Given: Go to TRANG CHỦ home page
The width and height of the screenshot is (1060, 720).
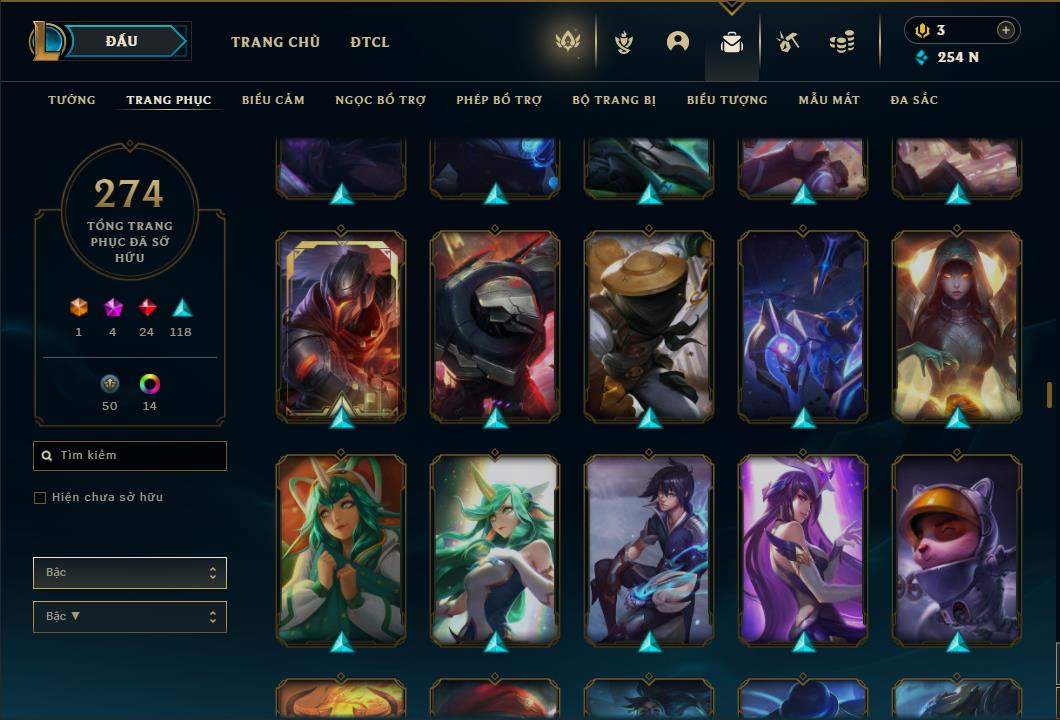Looking at the screenshot, I should (275, 42).
